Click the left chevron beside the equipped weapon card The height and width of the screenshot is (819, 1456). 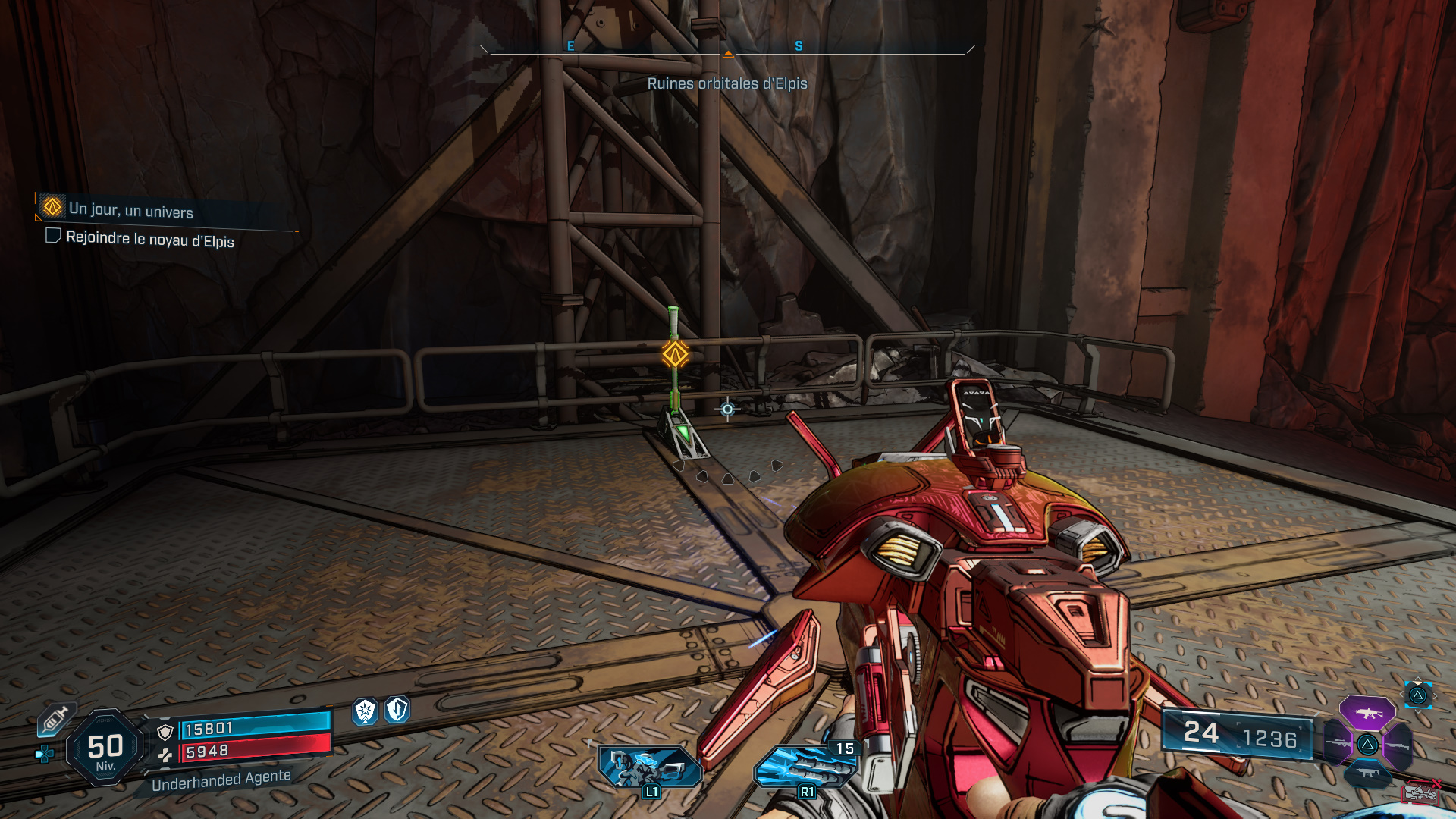pyautogui.click(x=1401, y=694)
